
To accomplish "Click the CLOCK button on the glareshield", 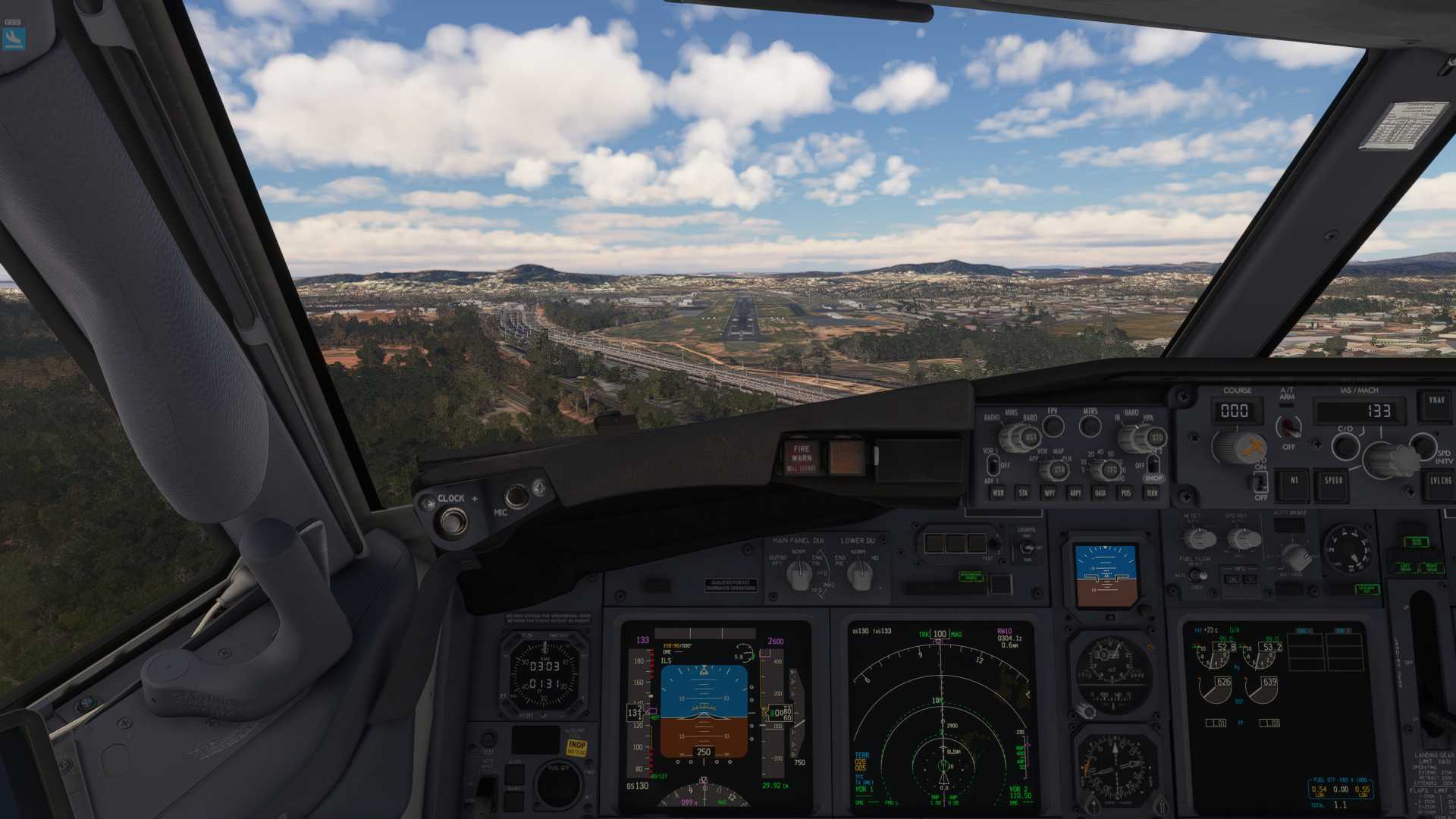I will click(453, 521).
